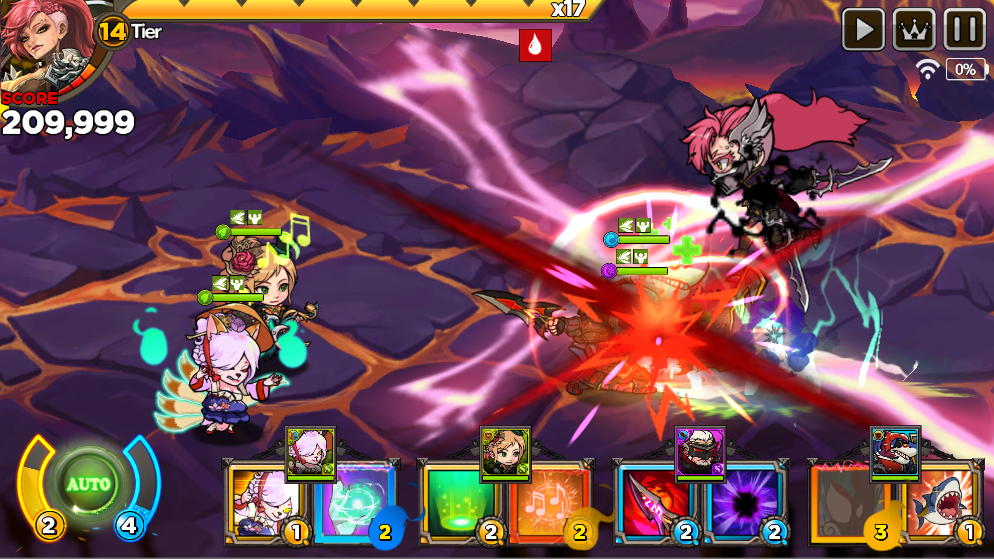Click the crown button
Screen dimensions: 994x559
coord(914,29)
